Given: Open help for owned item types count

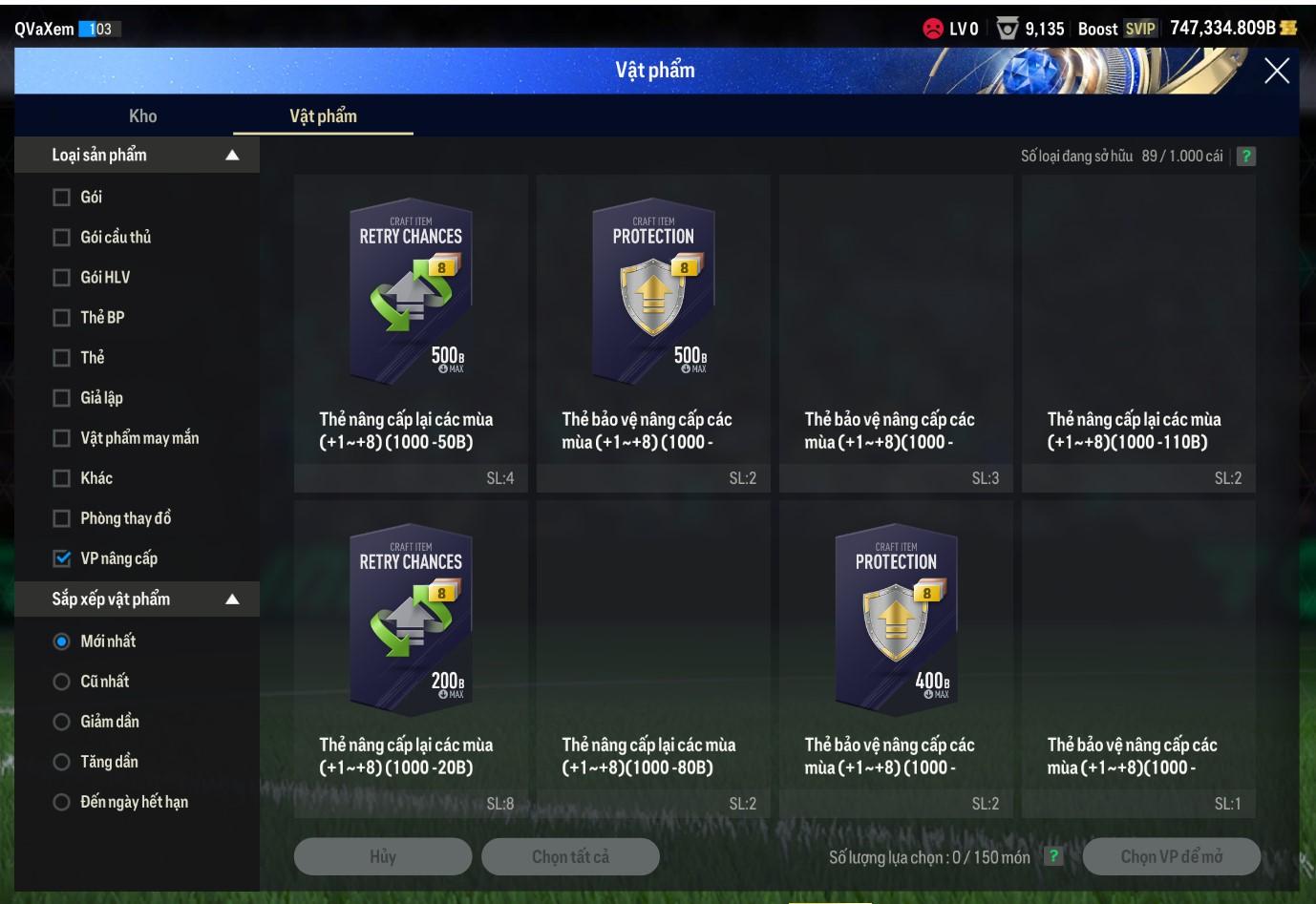Looking at the screenshot, I should point(1245,157).
